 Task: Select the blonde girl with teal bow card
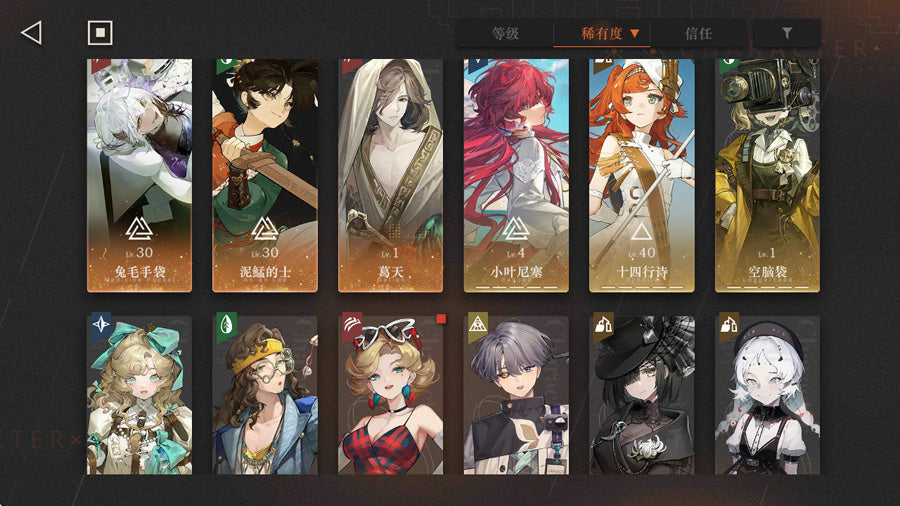click(140, 395)
